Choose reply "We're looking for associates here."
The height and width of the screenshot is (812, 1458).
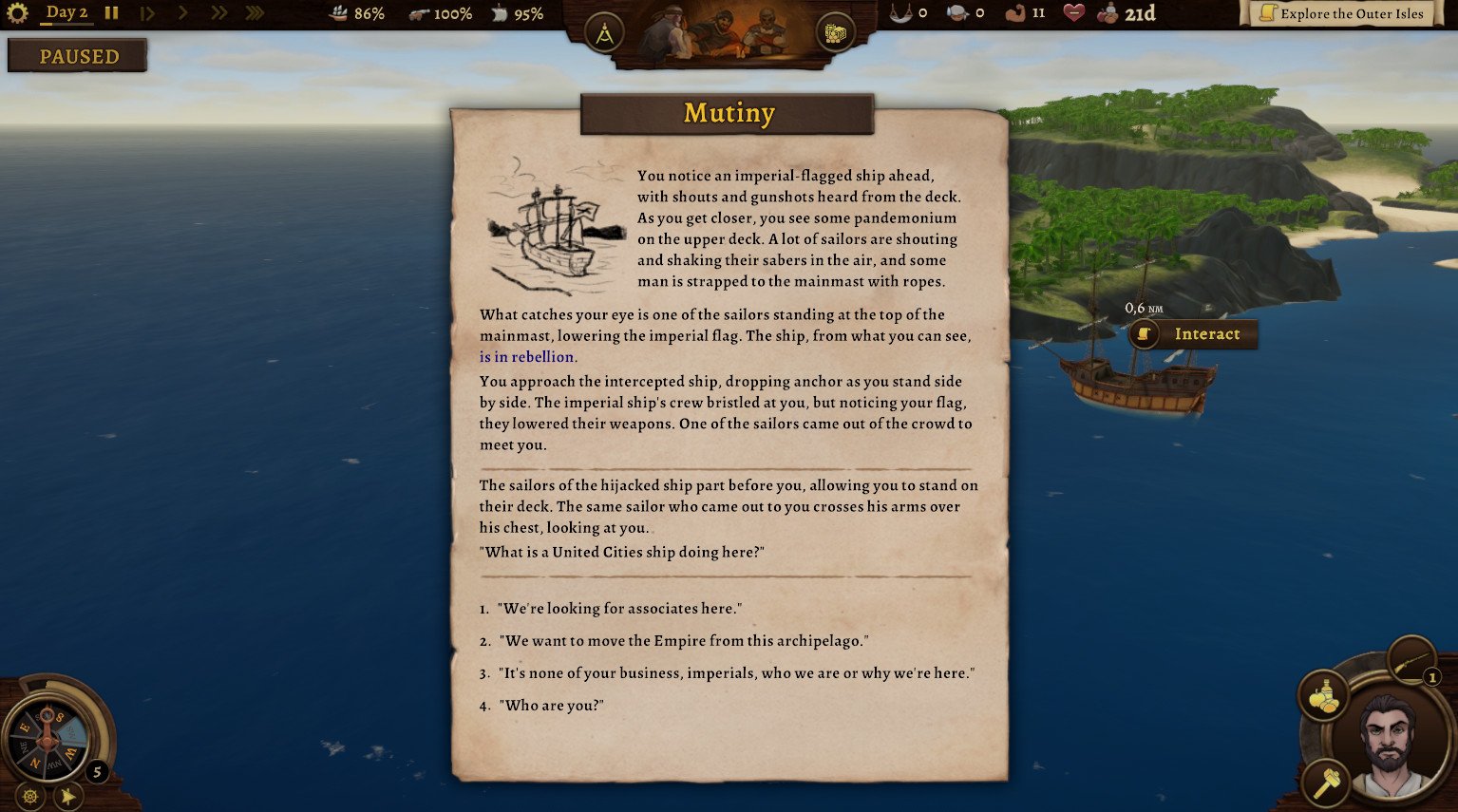point(621,609)
